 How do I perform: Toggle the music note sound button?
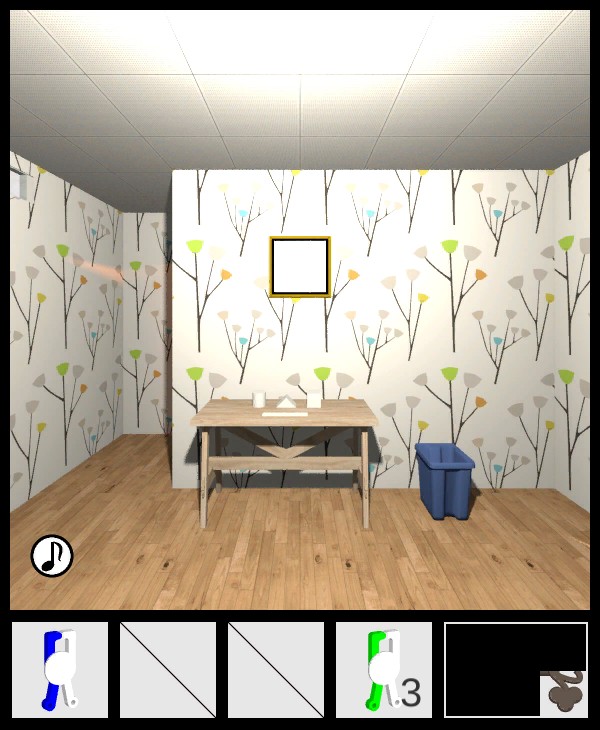[52, 556]
